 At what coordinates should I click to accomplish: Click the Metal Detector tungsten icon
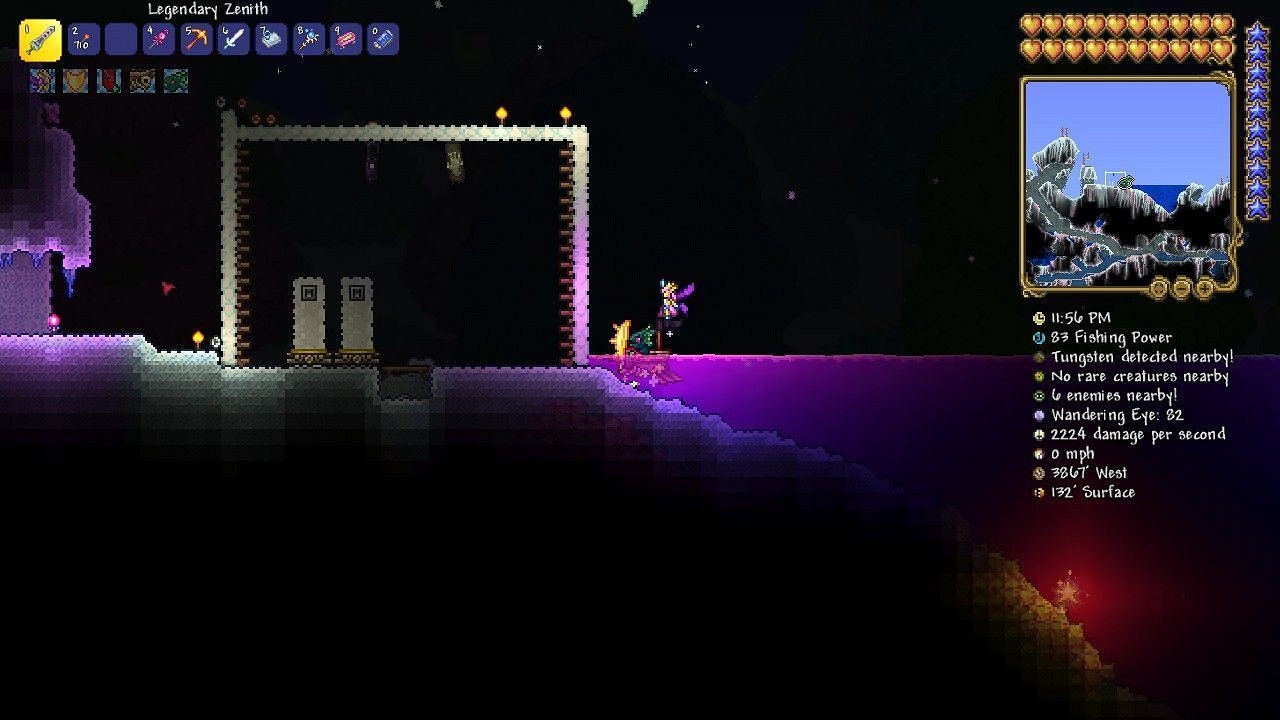1040,357
